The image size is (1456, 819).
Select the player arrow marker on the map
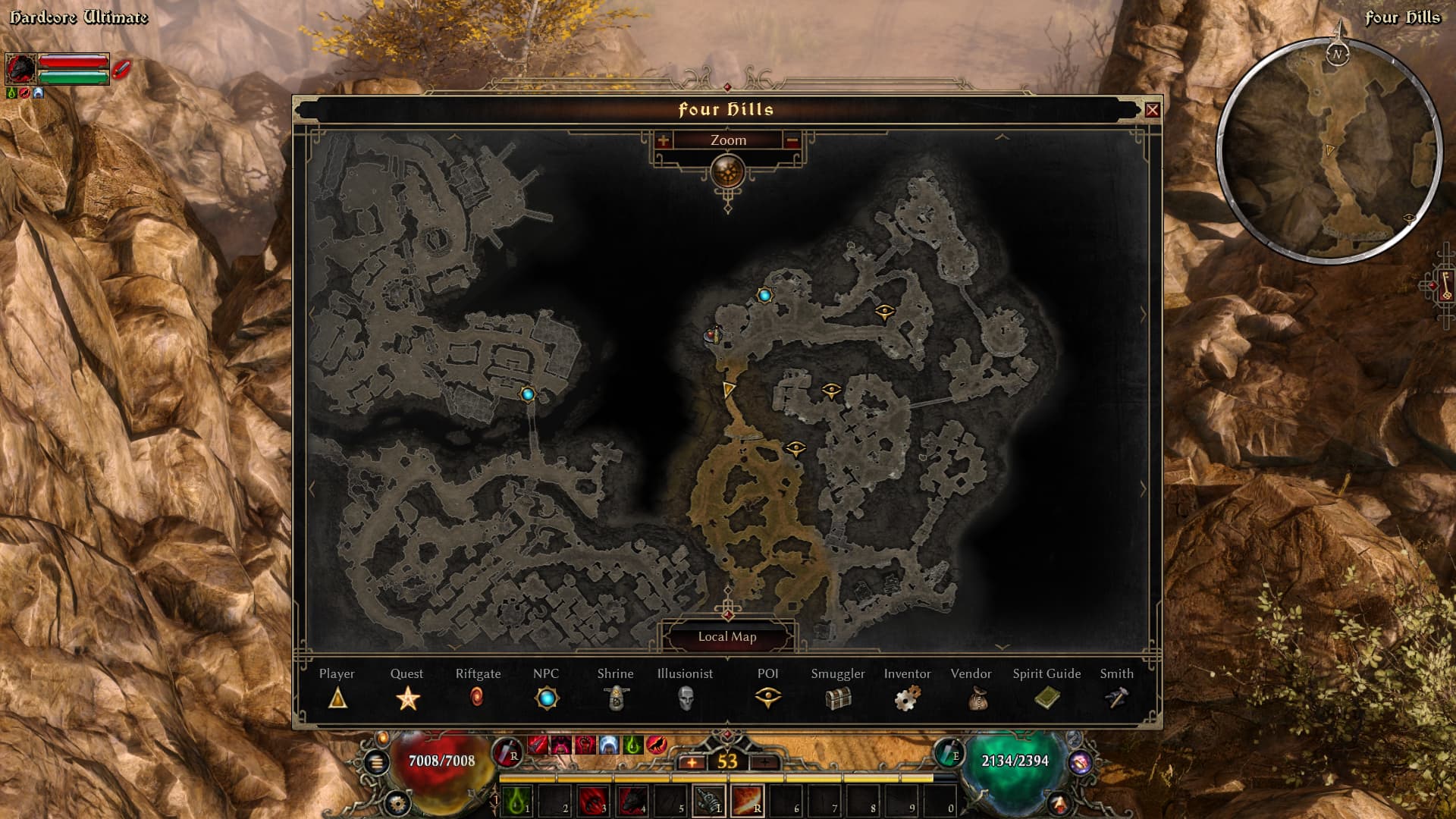pyautogui.click(x=729, y=390)
